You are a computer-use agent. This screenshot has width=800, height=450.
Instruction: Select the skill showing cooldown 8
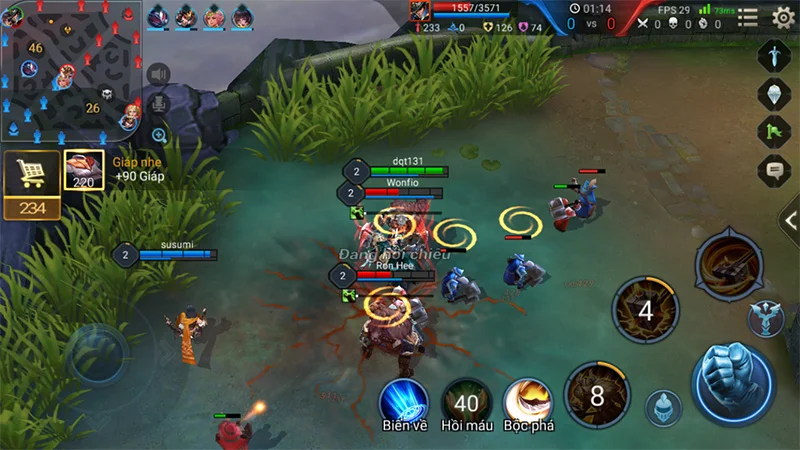597,396
